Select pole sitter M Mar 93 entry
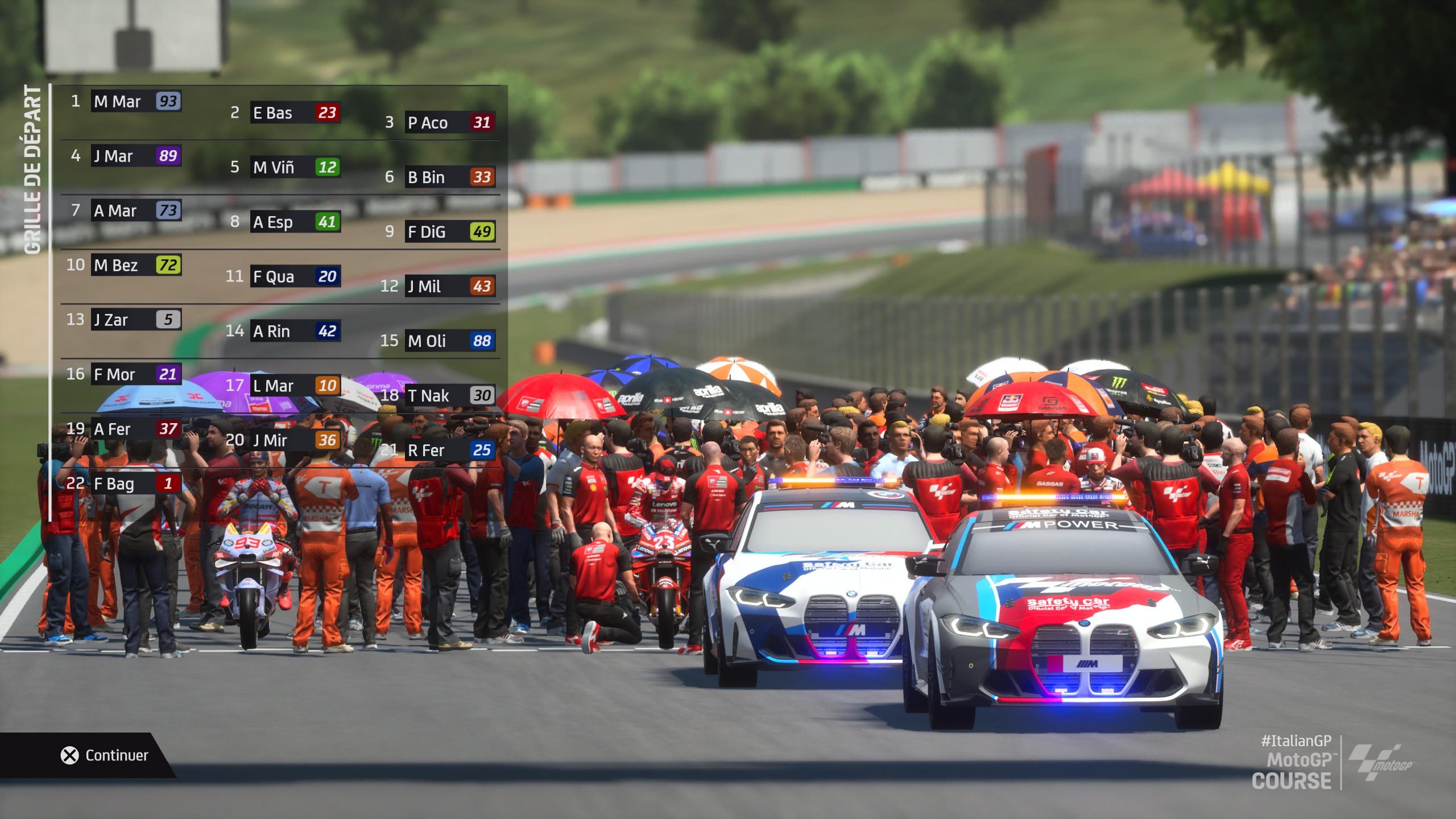 coord(136,101)
